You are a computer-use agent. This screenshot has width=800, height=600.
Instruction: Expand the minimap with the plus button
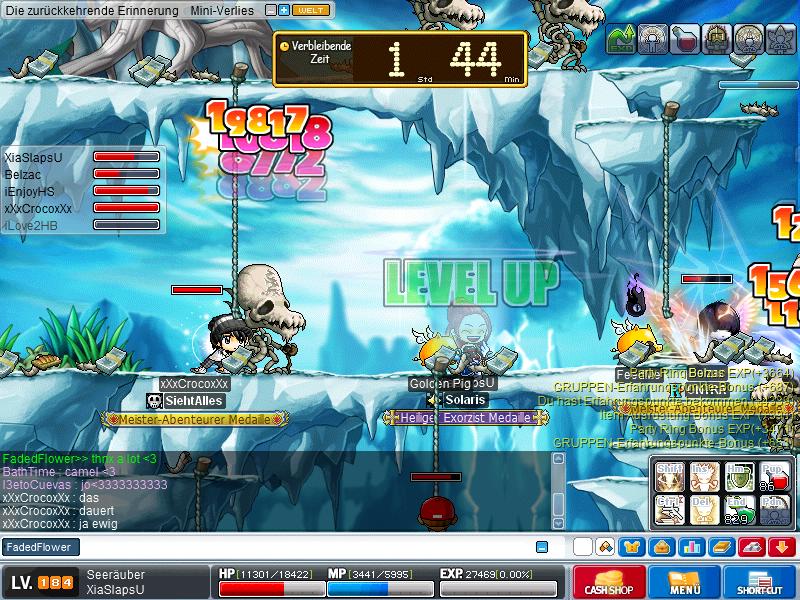(x=284, y=10)
